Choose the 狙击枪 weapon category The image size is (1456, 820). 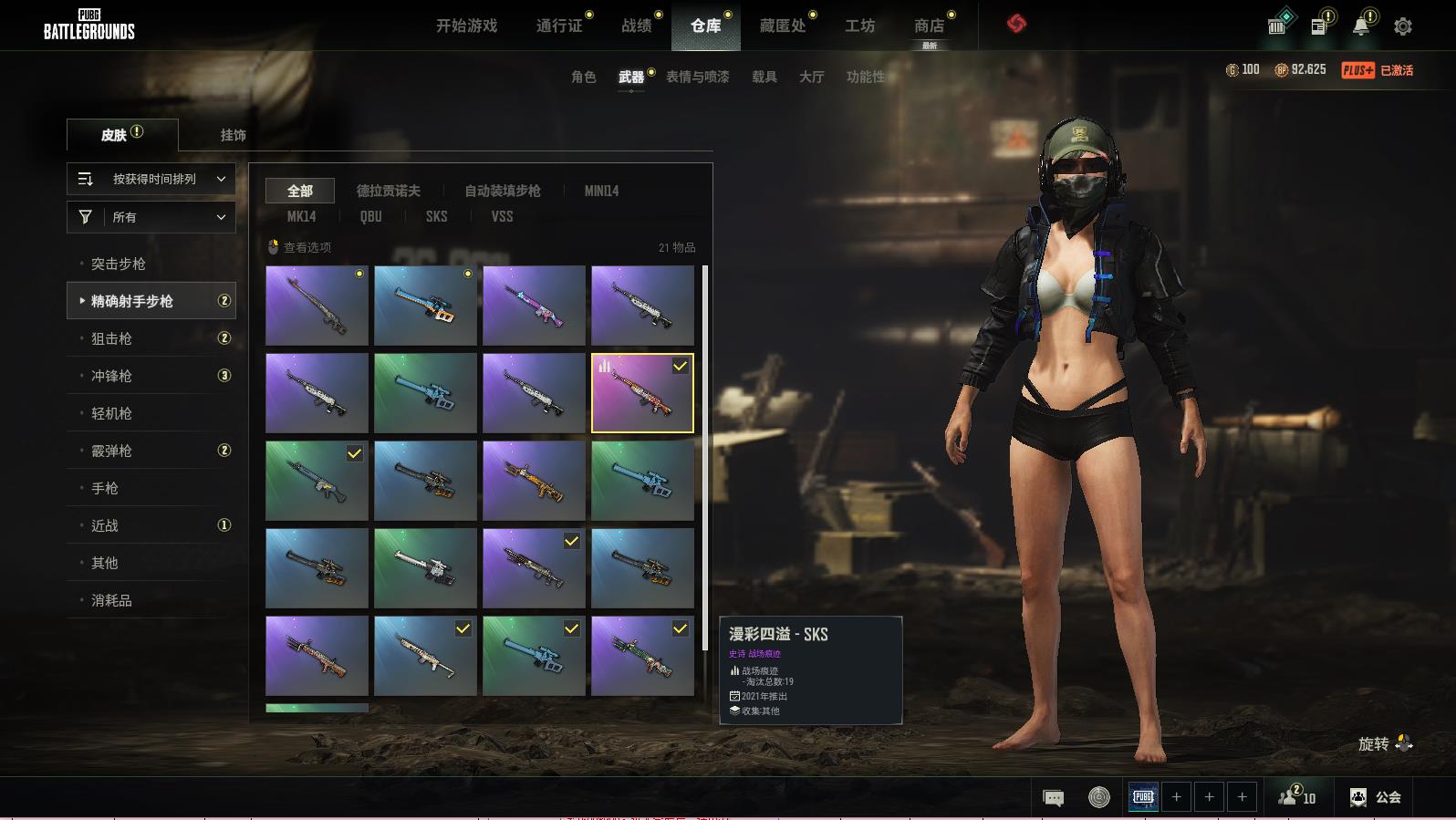[x=111, y=338]
